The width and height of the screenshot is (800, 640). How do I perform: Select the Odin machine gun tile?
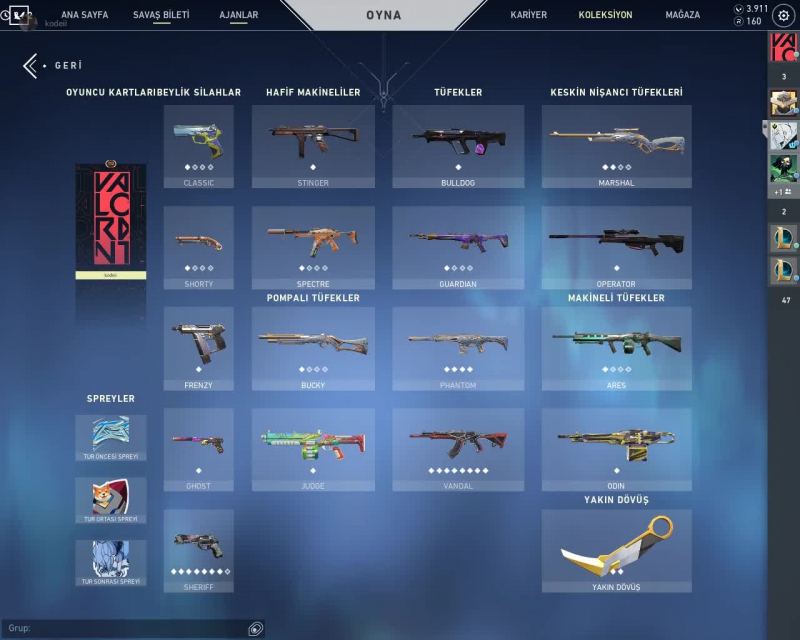[x=616, y=449]
